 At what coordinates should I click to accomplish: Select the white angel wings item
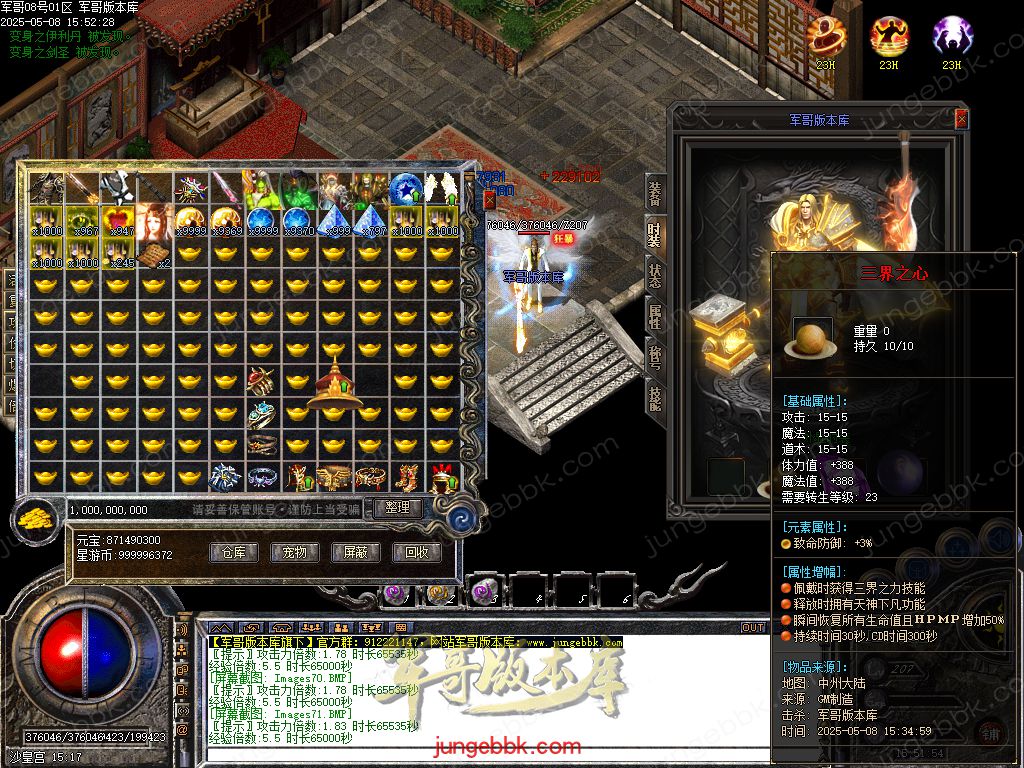click(441, 187)
